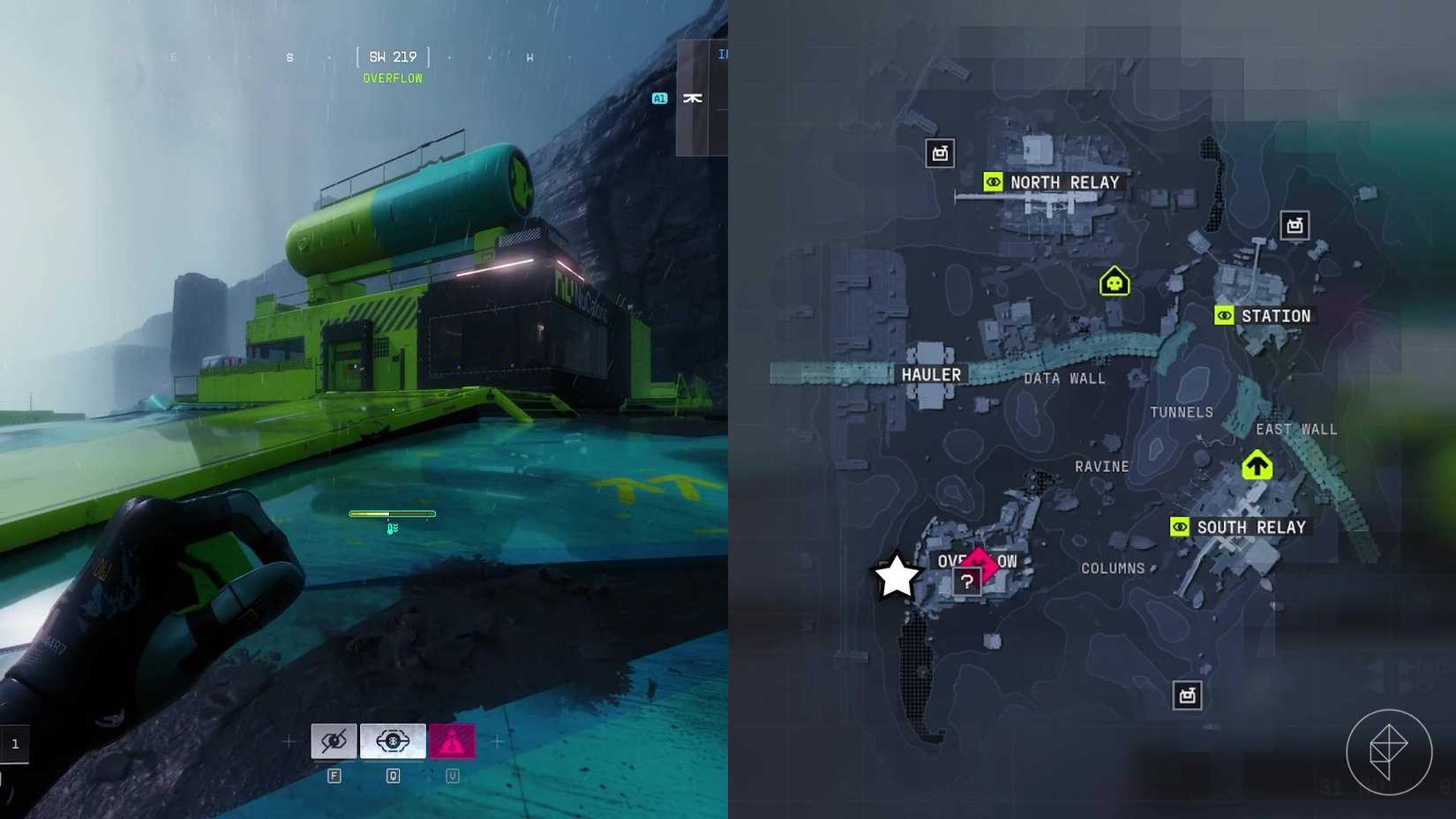Open the compass rose in the bottom-right corner

(x=1388, y=752)
